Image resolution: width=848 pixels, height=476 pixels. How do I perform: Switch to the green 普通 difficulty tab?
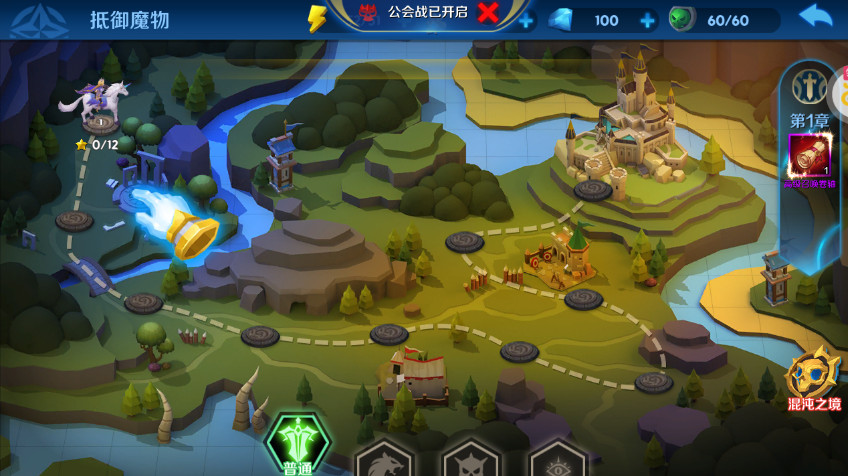coord(296,445)
